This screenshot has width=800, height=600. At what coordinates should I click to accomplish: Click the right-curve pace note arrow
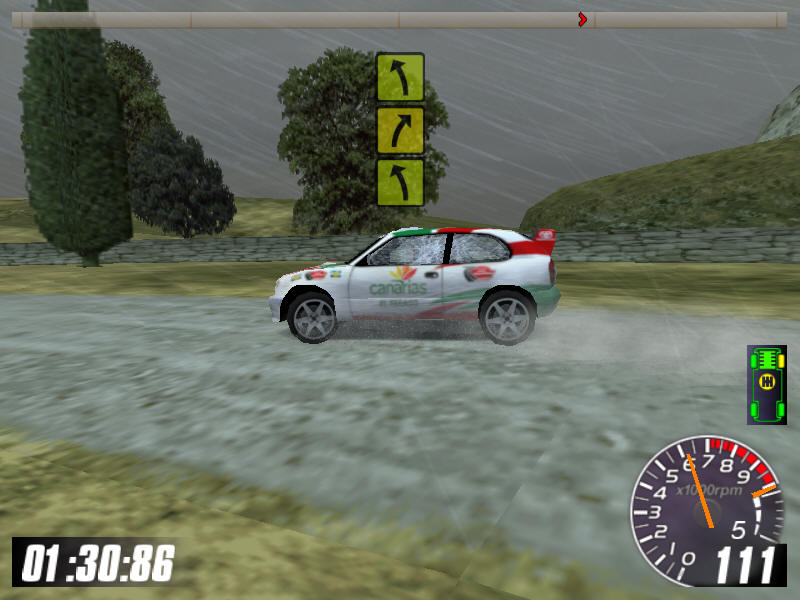[x=400, y=130]
